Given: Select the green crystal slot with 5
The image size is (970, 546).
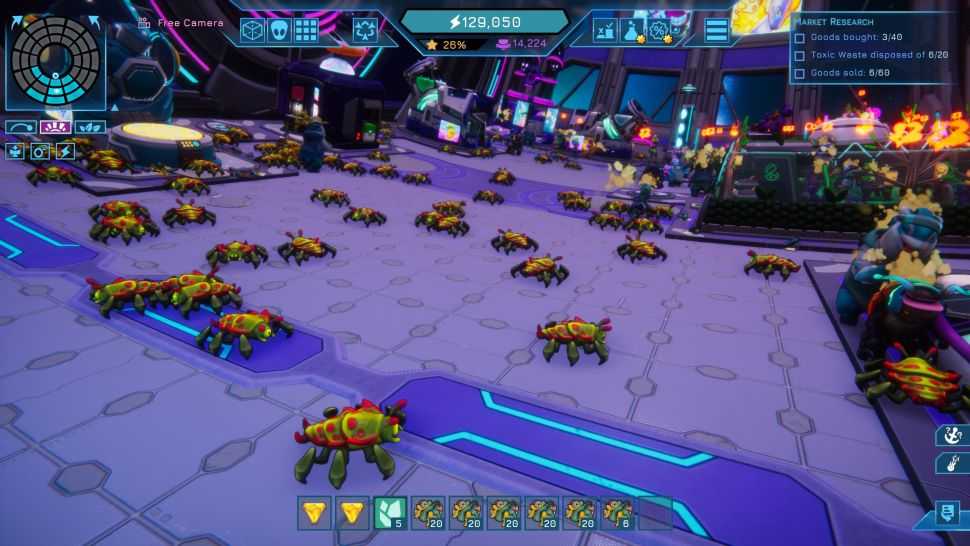Looking at the screenshot, I should (x=389, y=513).
